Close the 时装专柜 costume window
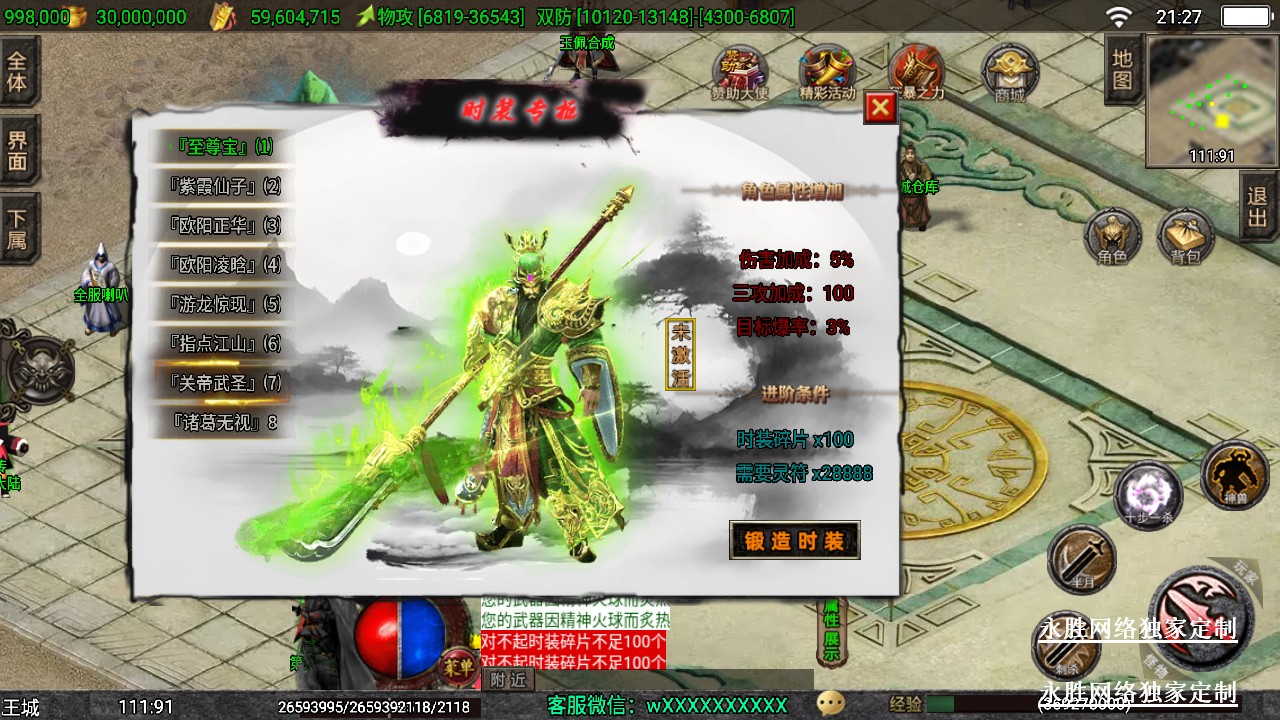 [x=880, y=108]
